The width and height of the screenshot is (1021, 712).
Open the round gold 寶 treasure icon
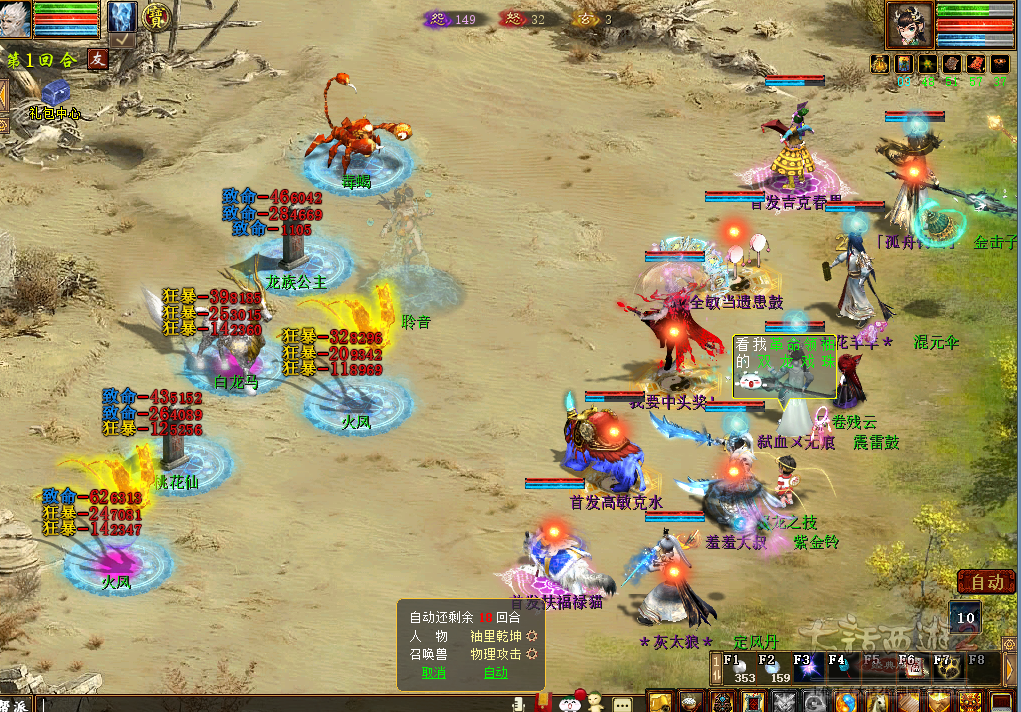click(x=155, y=16)
